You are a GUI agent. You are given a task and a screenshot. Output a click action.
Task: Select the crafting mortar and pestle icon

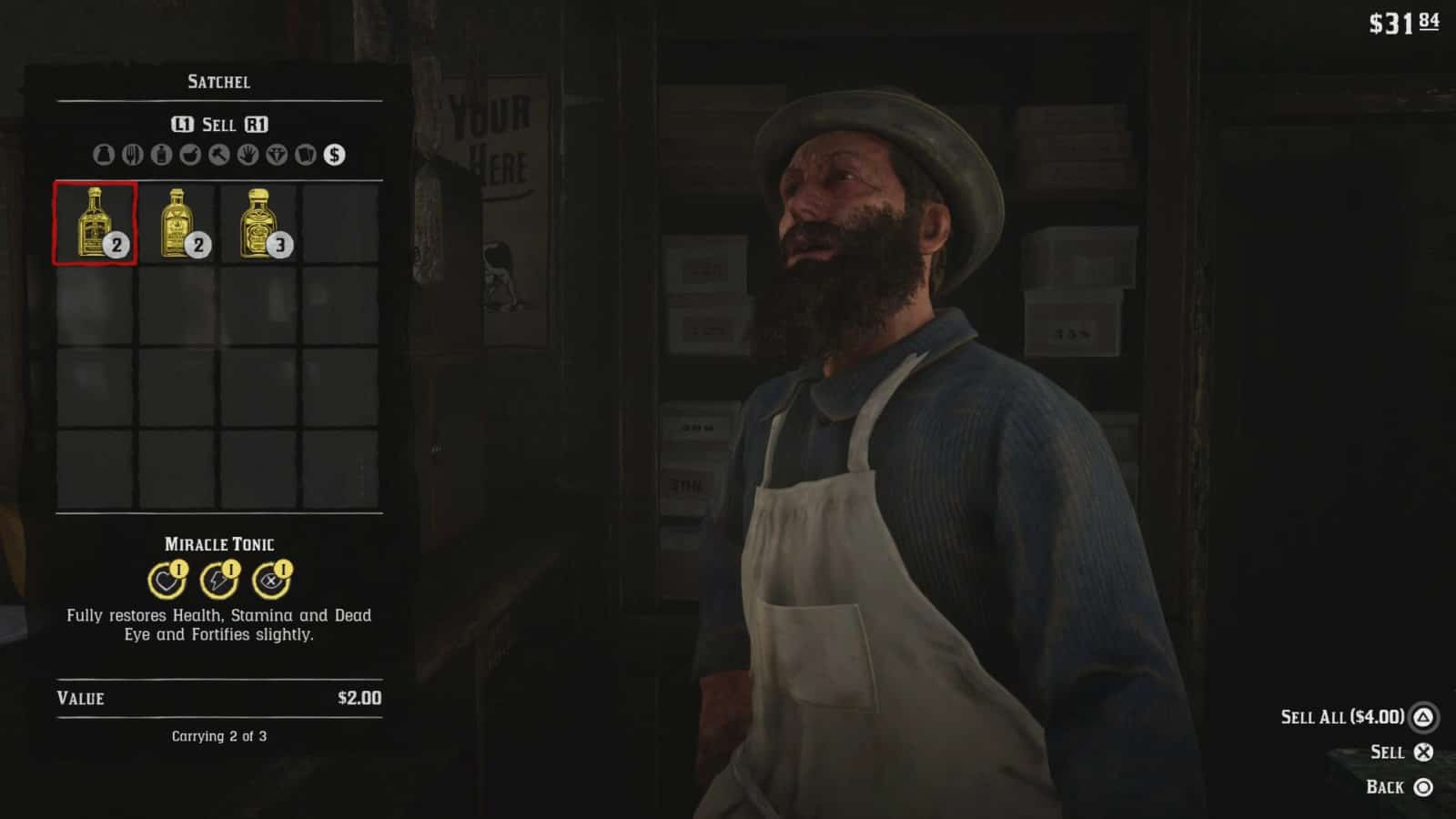[x=191, y=155]
